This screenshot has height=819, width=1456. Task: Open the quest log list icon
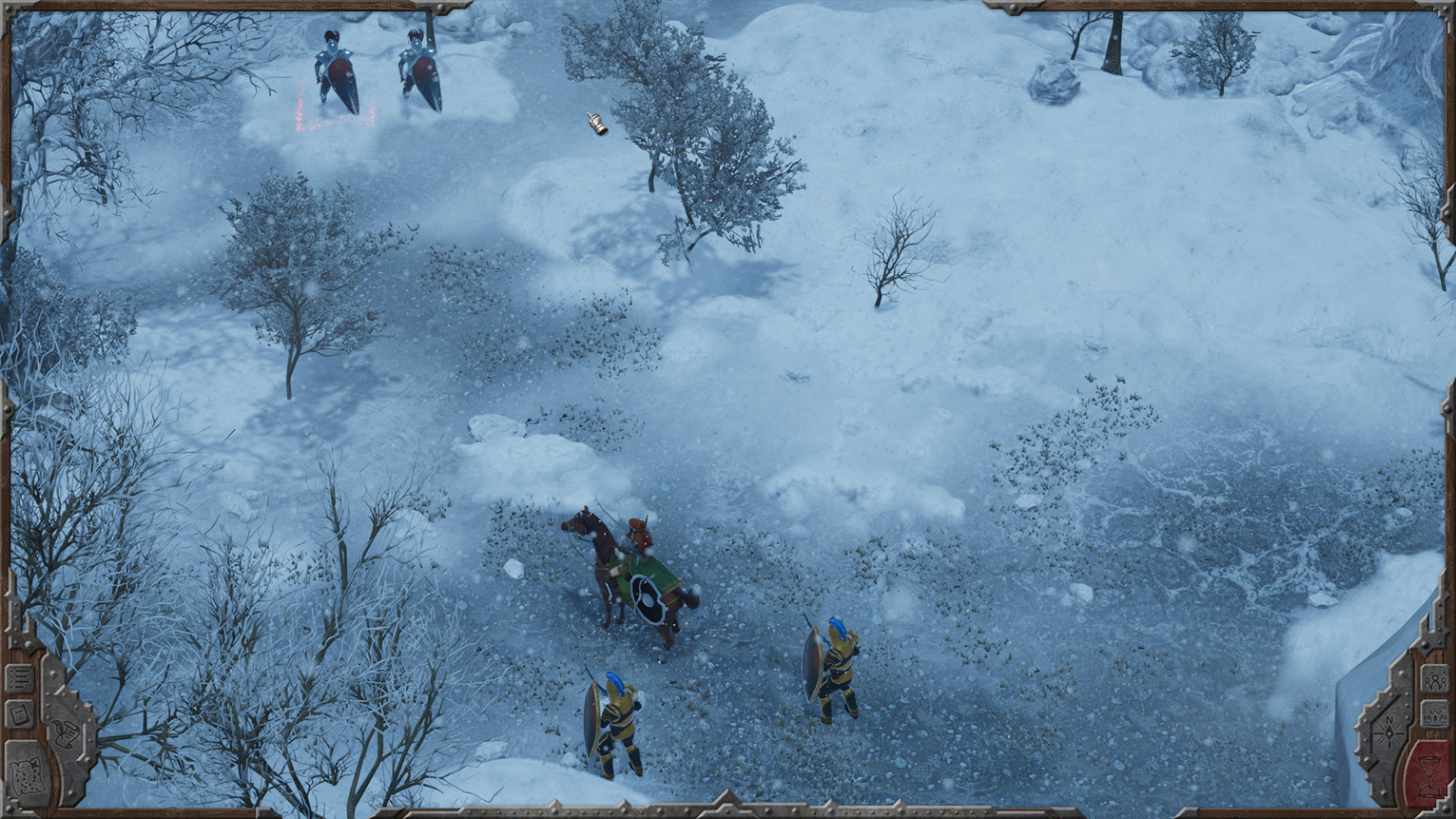(20, 677)
